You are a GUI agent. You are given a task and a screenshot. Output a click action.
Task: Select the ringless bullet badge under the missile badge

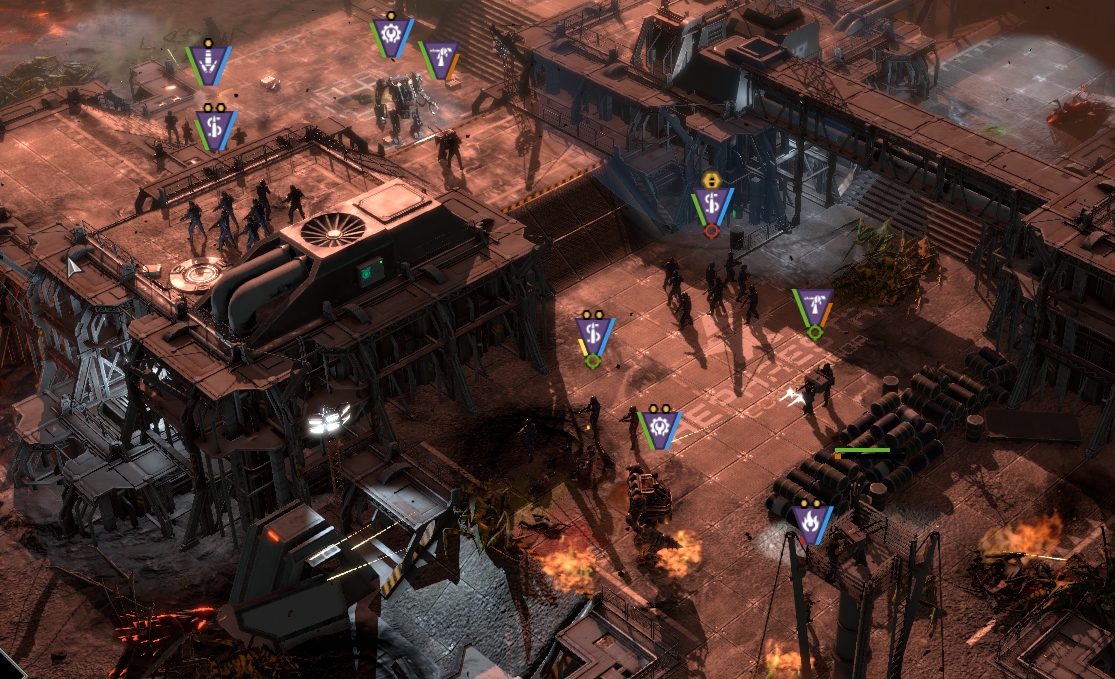[214, 129]
